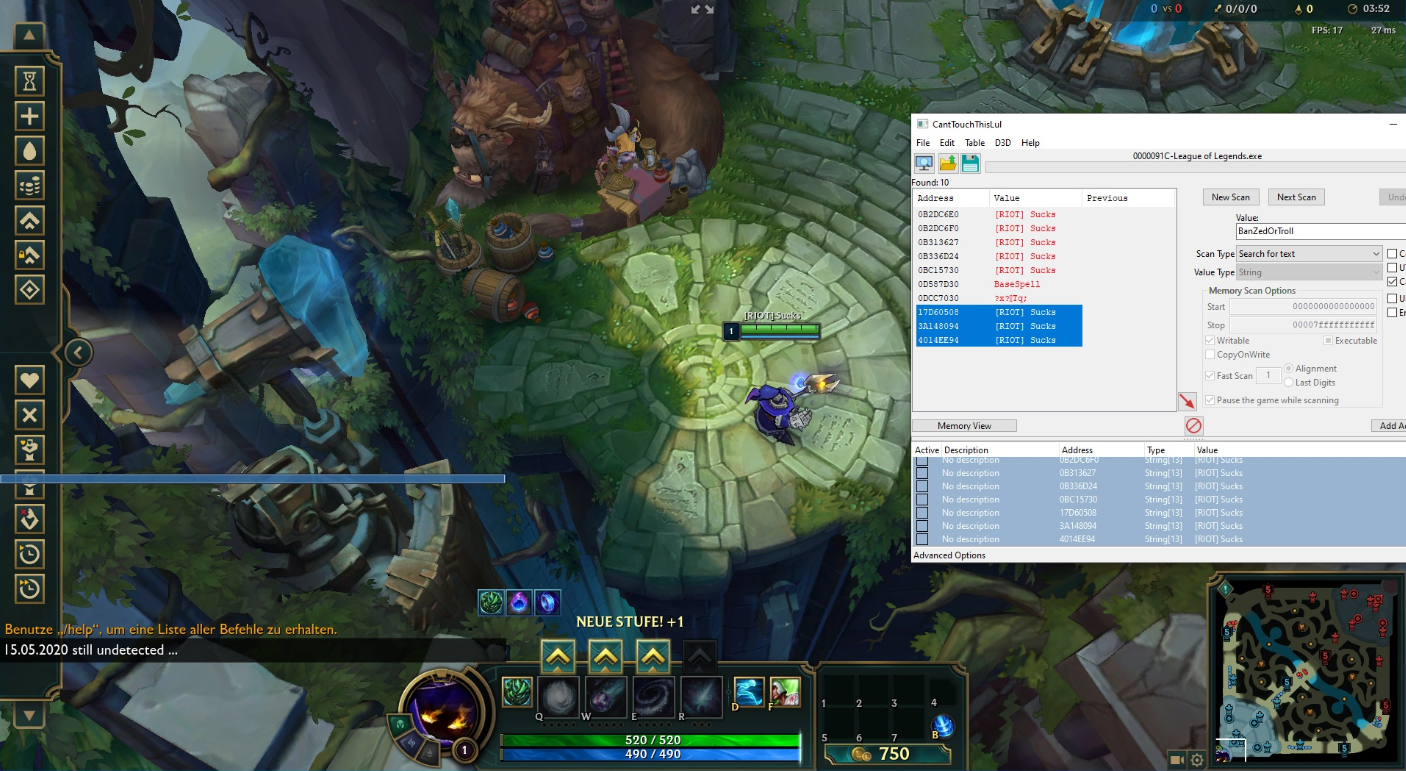Level up the E ability

[x=653, y=656]
